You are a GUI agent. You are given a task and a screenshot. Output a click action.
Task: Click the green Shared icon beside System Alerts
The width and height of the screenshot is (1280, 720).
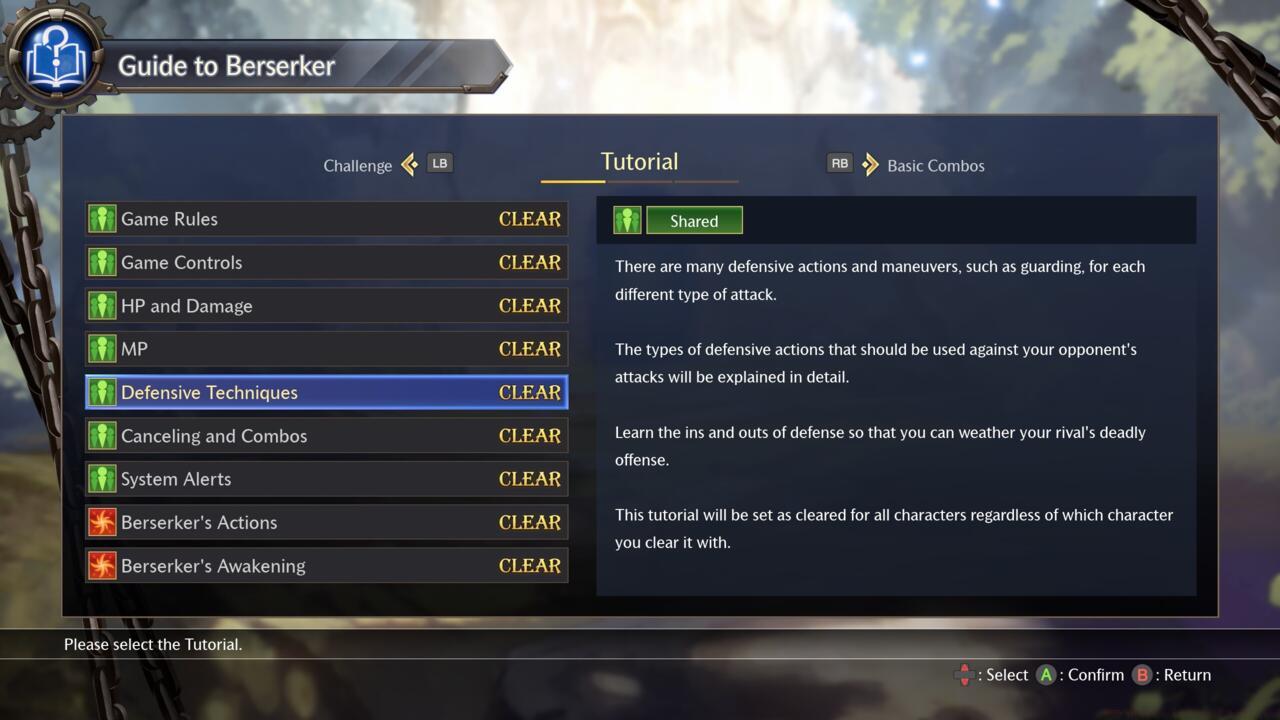click(x=101, y=478)
